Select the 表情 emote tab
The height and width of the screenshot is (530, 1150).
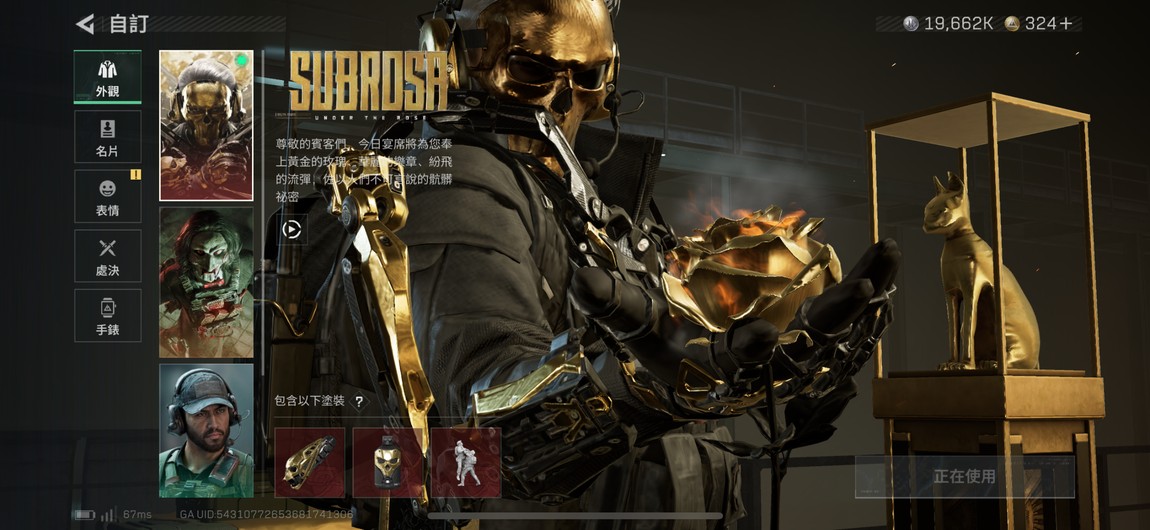107,196
